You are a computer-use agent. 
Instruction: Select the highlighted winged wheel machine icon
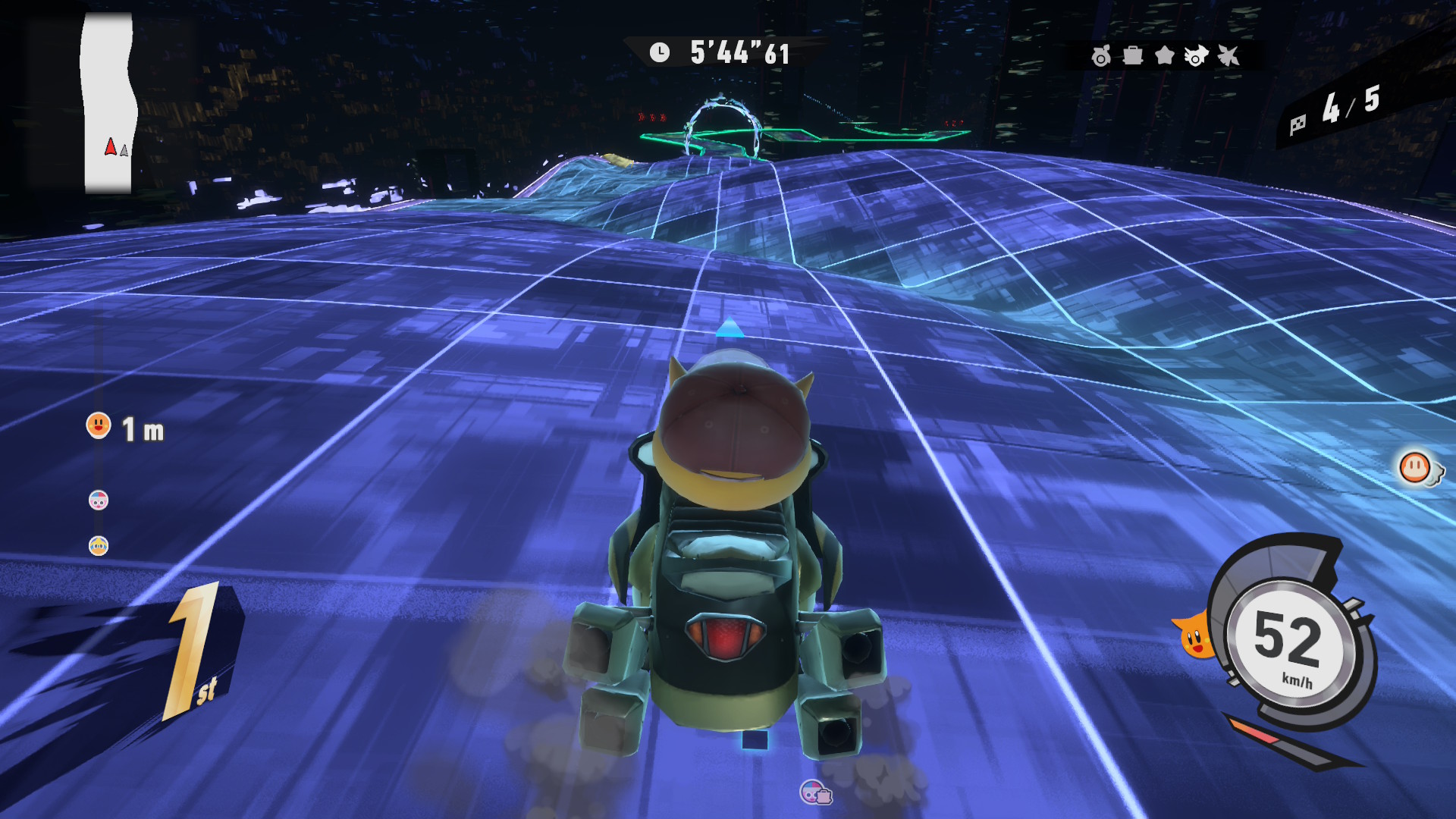[x=1196, y=55]
